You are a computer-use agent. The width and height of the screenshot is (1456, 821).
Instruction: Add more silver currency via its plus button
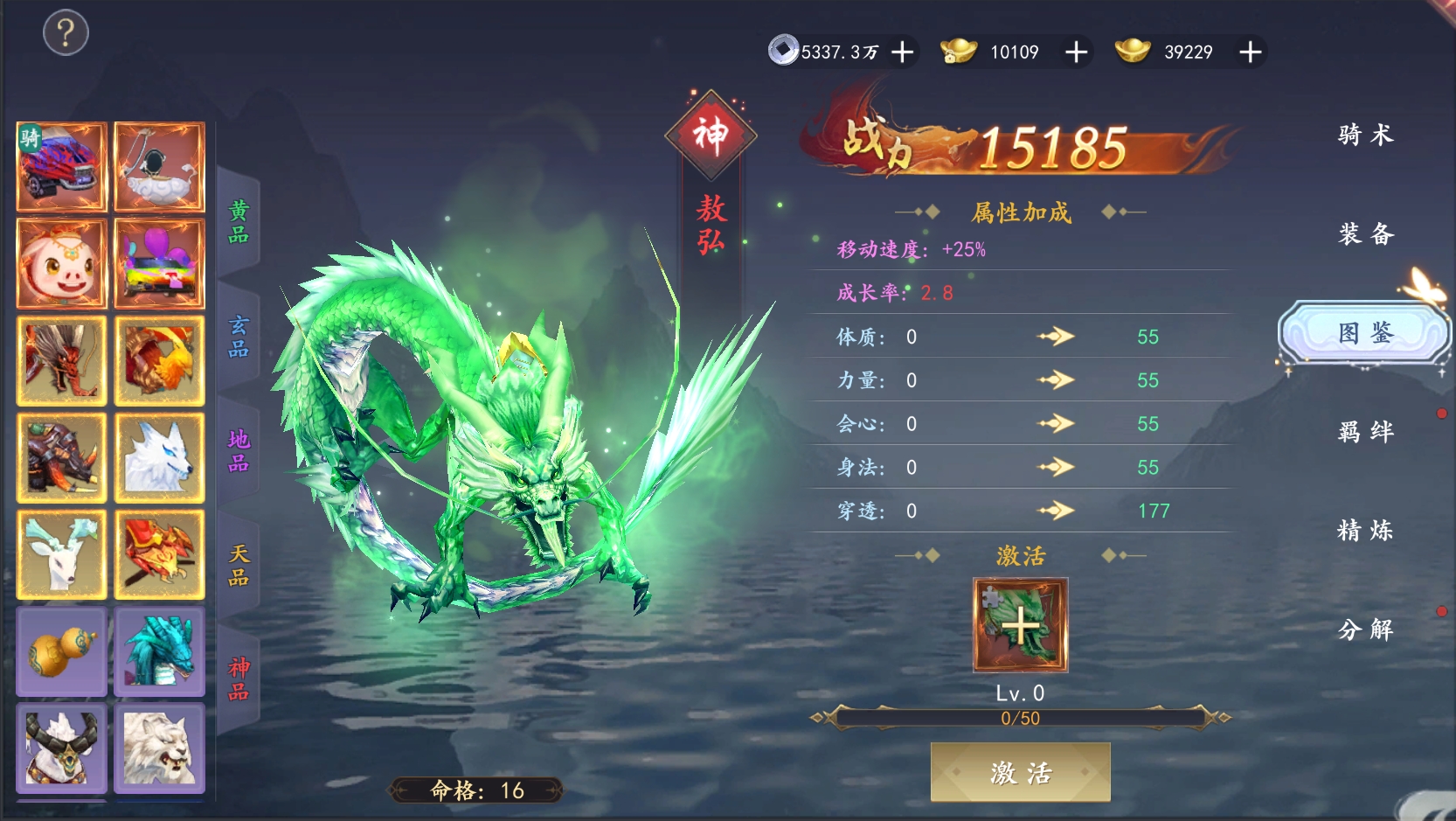(902, 52)
